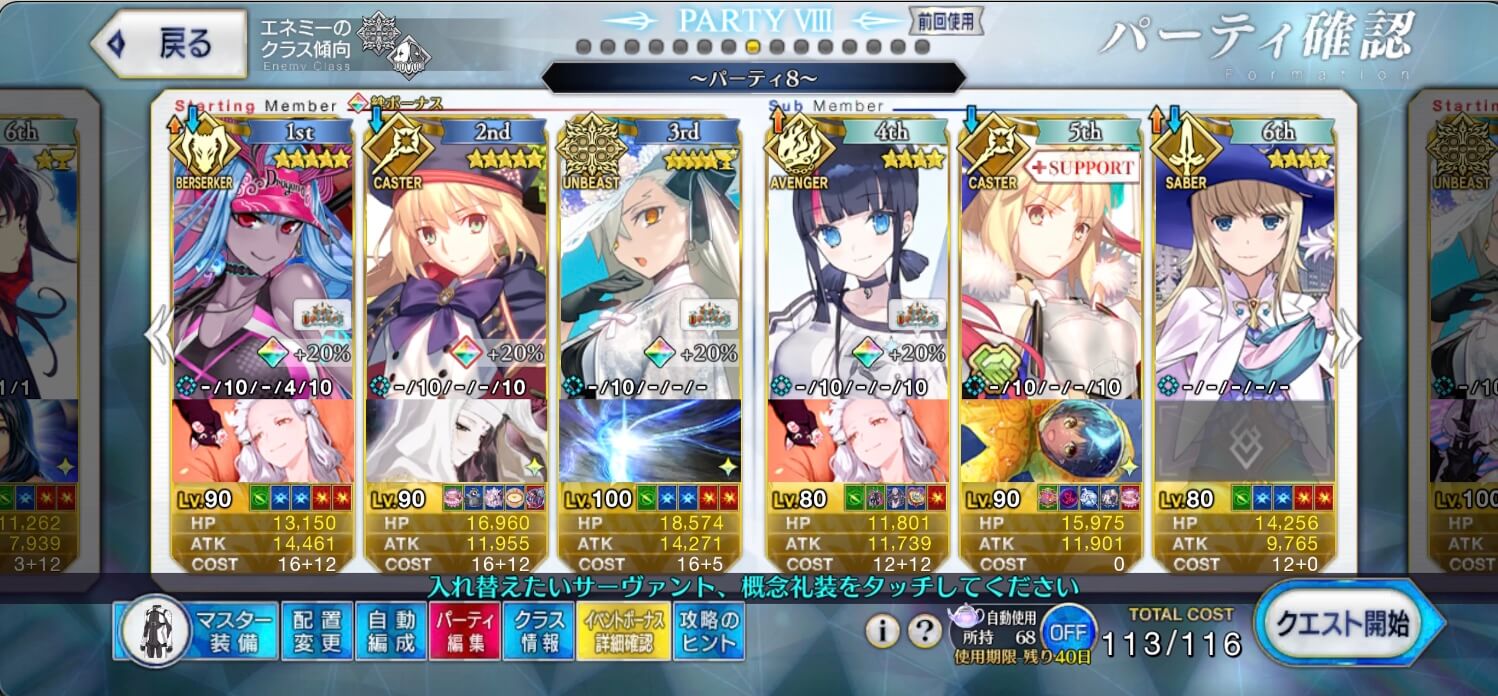The height and width of the screenshot is (696, 1498).
Task: Click the info 'i' icon
Action: (881, 631)
